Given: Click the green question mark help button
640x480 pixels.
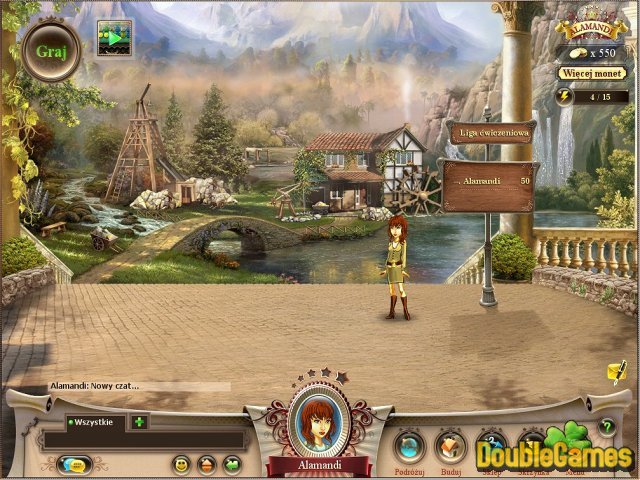Looking at the screenshot, I should (x=606, y=426).
